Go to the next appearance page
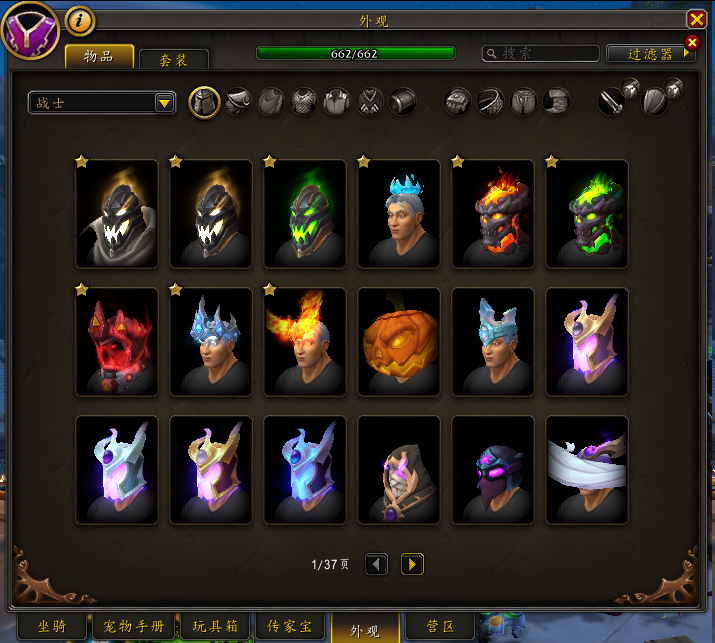Image resolution: width=715 pixels, height=643 pixels. 412,564
